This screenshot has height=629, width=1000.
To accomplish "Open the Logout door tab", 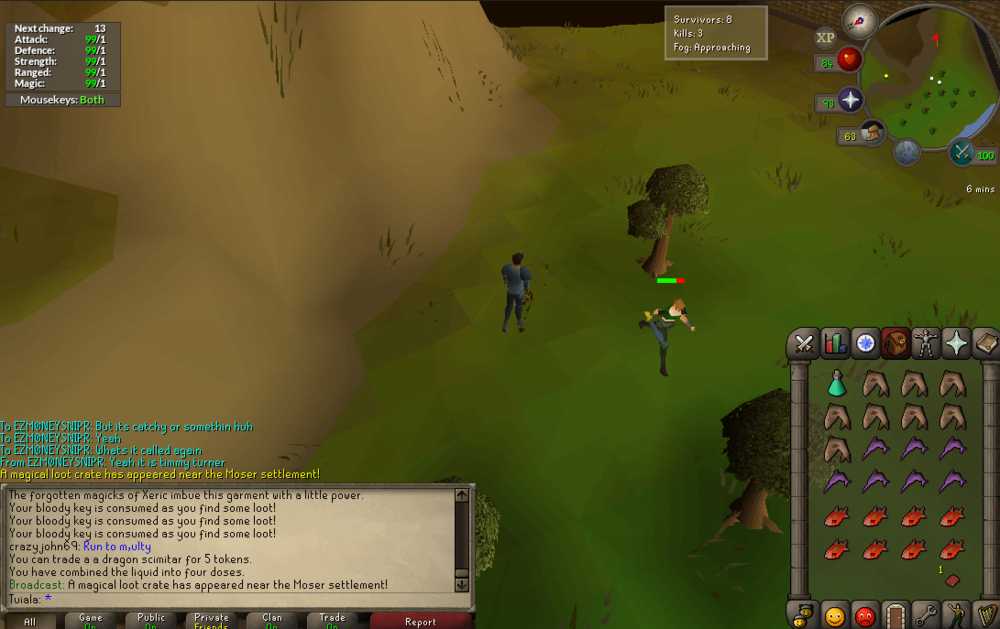I will [x=896, y=613].
